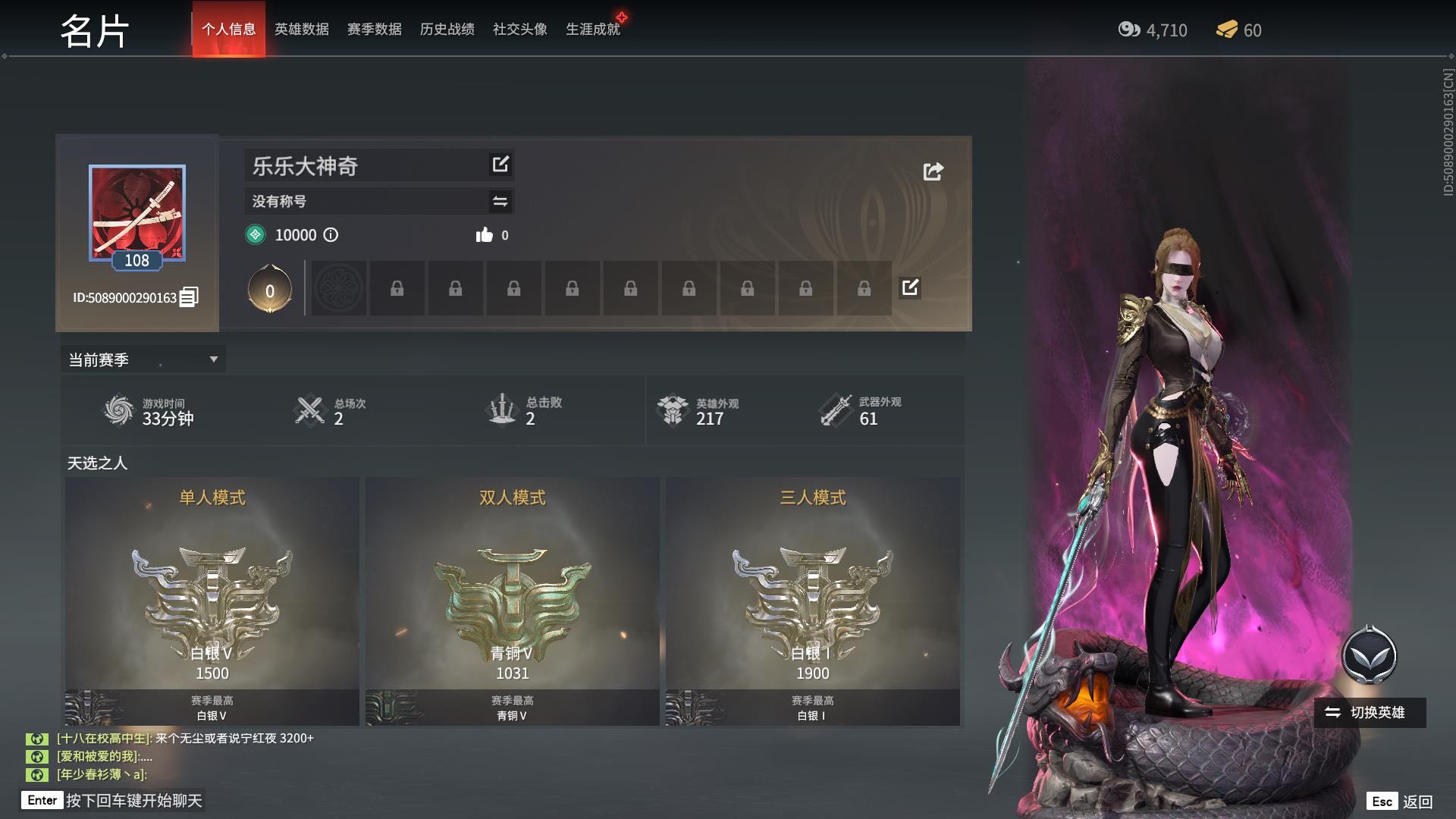View the 双人模式 rank panel

coord(512,601)
